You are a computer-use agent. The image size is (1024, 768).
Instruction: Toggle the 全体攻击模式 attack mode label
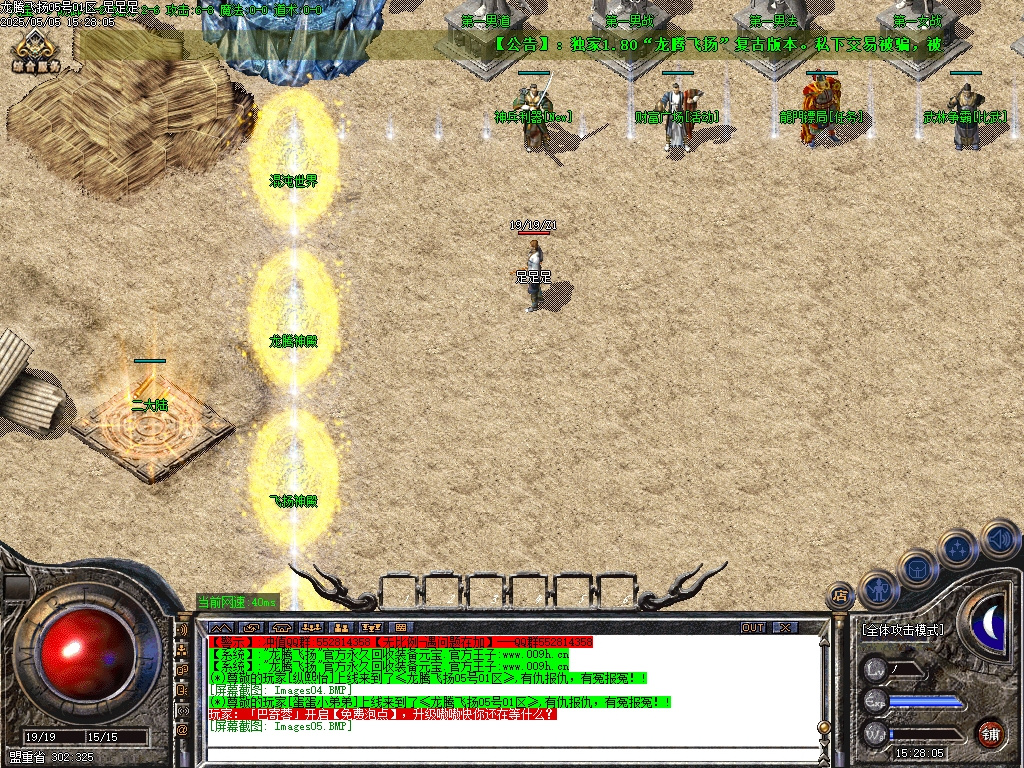coord(902,630)
